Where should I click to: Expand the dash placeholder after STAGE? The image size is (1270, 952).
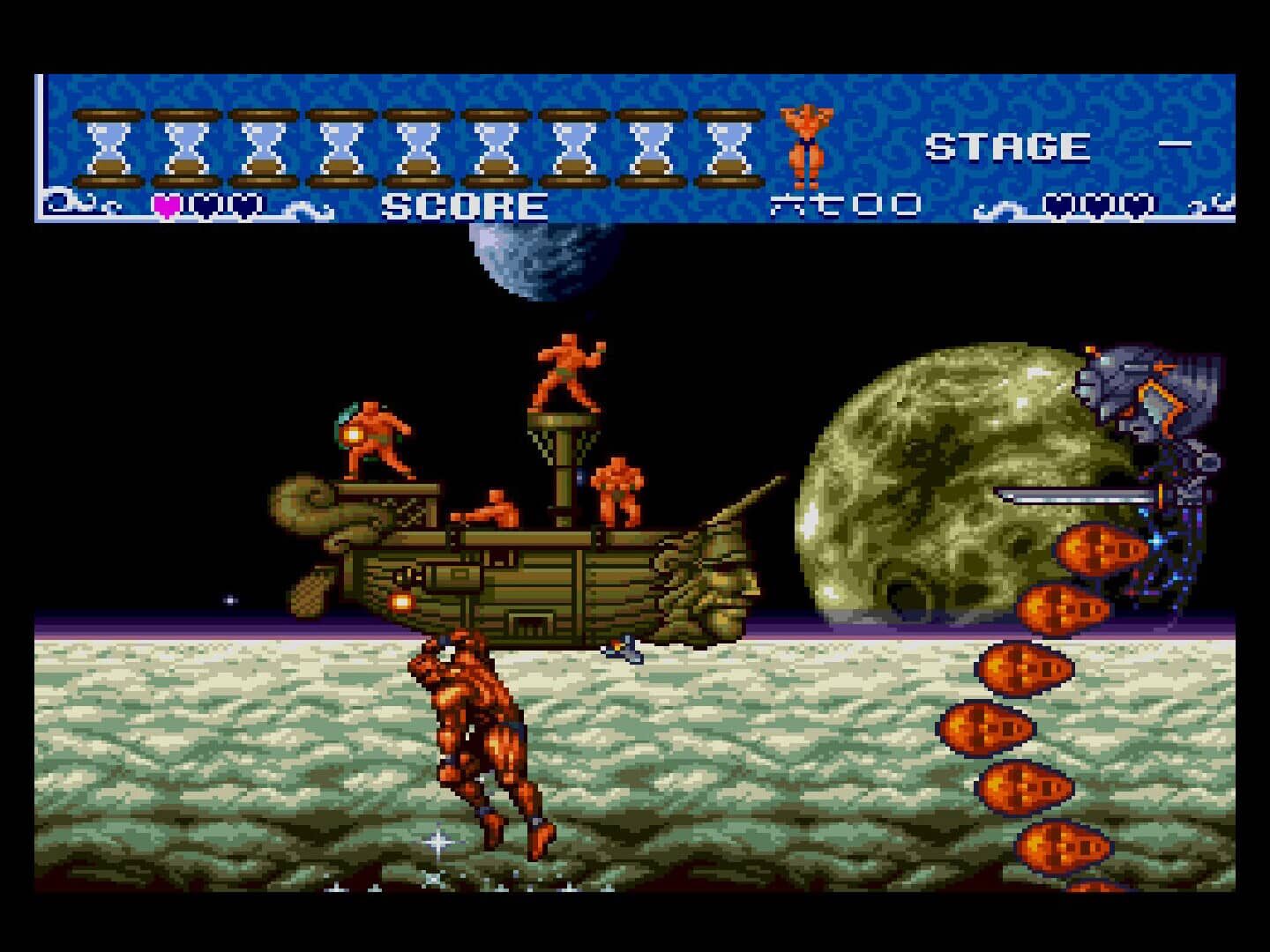(1173, 145)
